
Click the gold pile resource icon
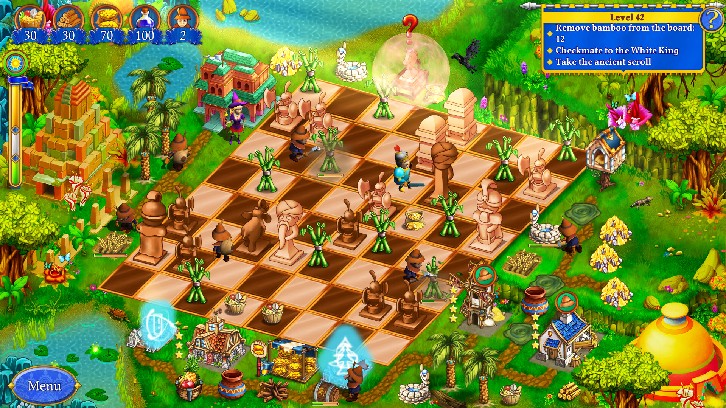(106, 17)
